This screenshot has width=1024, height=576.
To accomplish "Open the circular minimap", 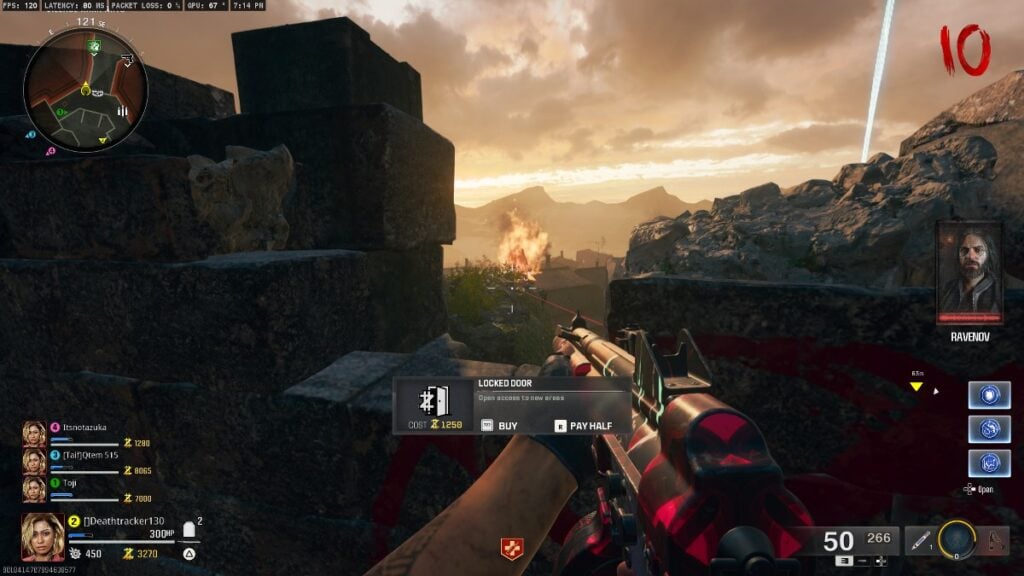I will point(86,89).
